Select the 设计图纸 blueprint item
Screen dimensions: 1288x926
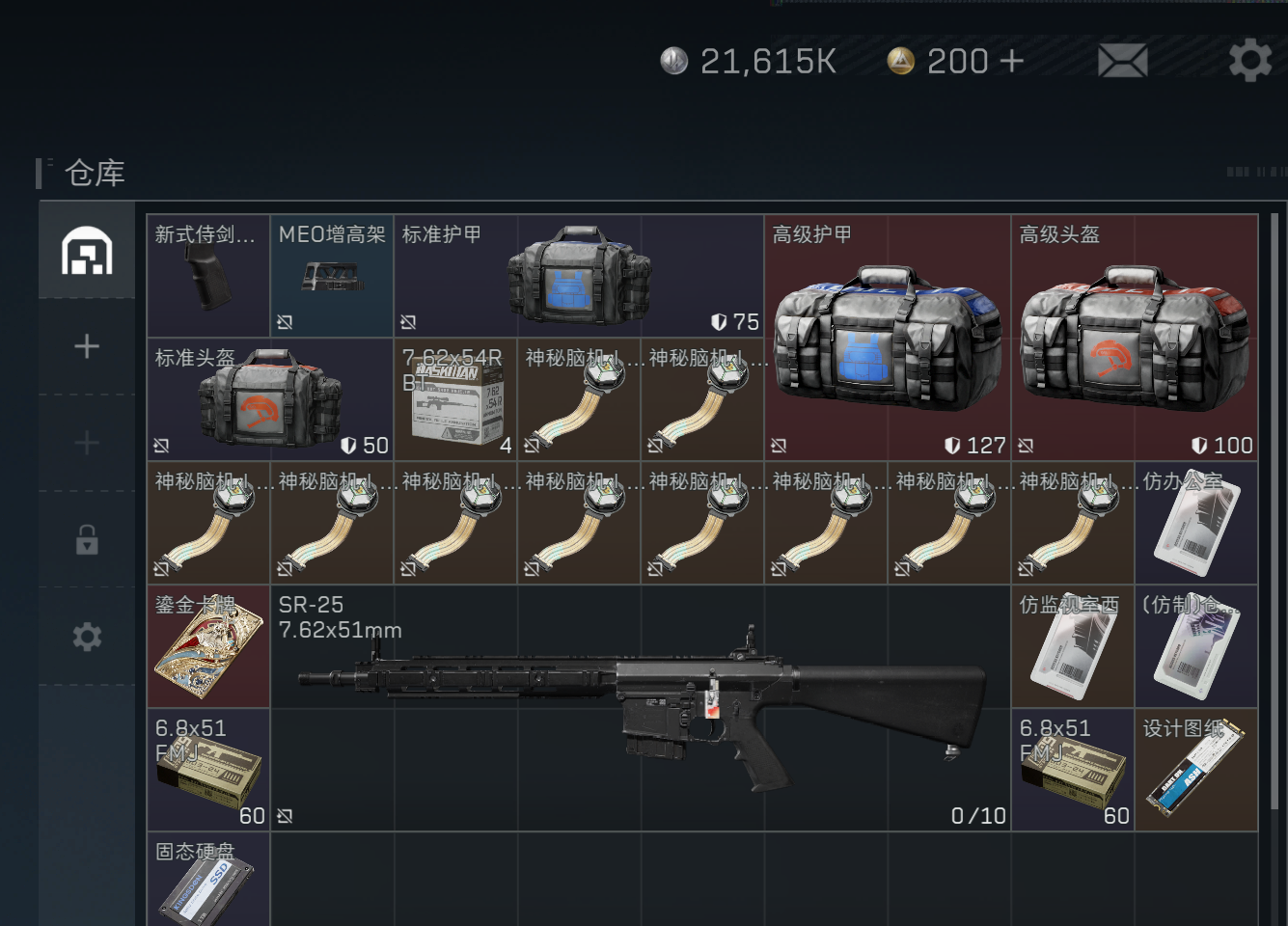[x=1196, y=770]
